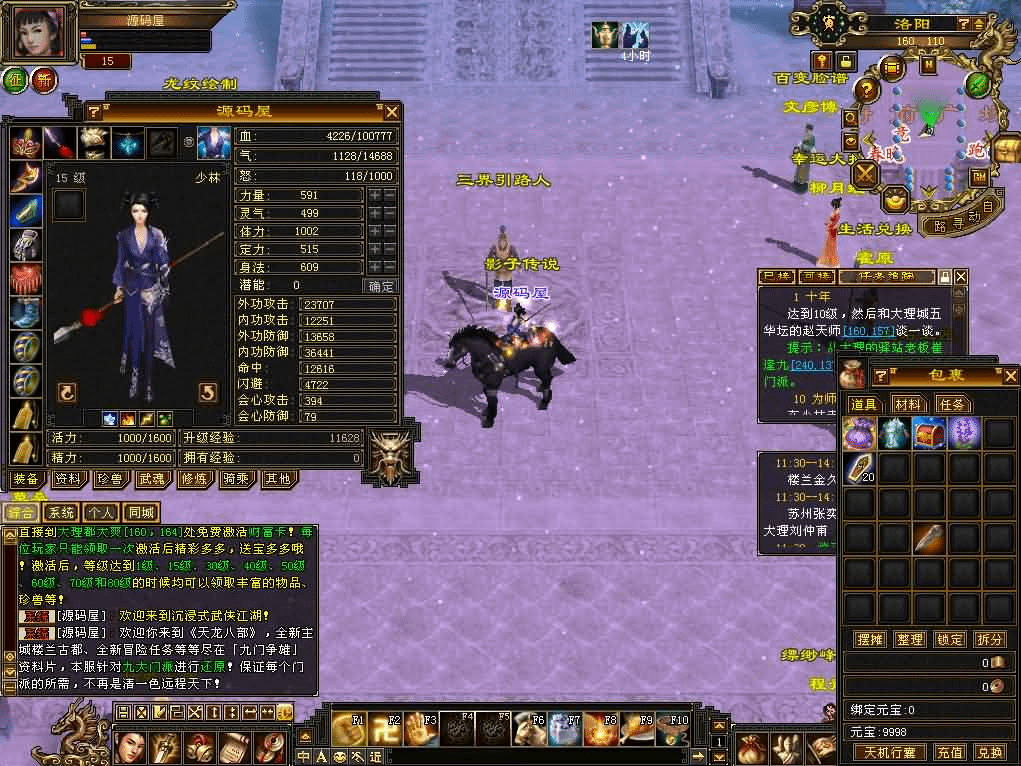Switch to the 修炼 tab
The width and height of the screenshot is (1021, 766).
pos(194,479)
